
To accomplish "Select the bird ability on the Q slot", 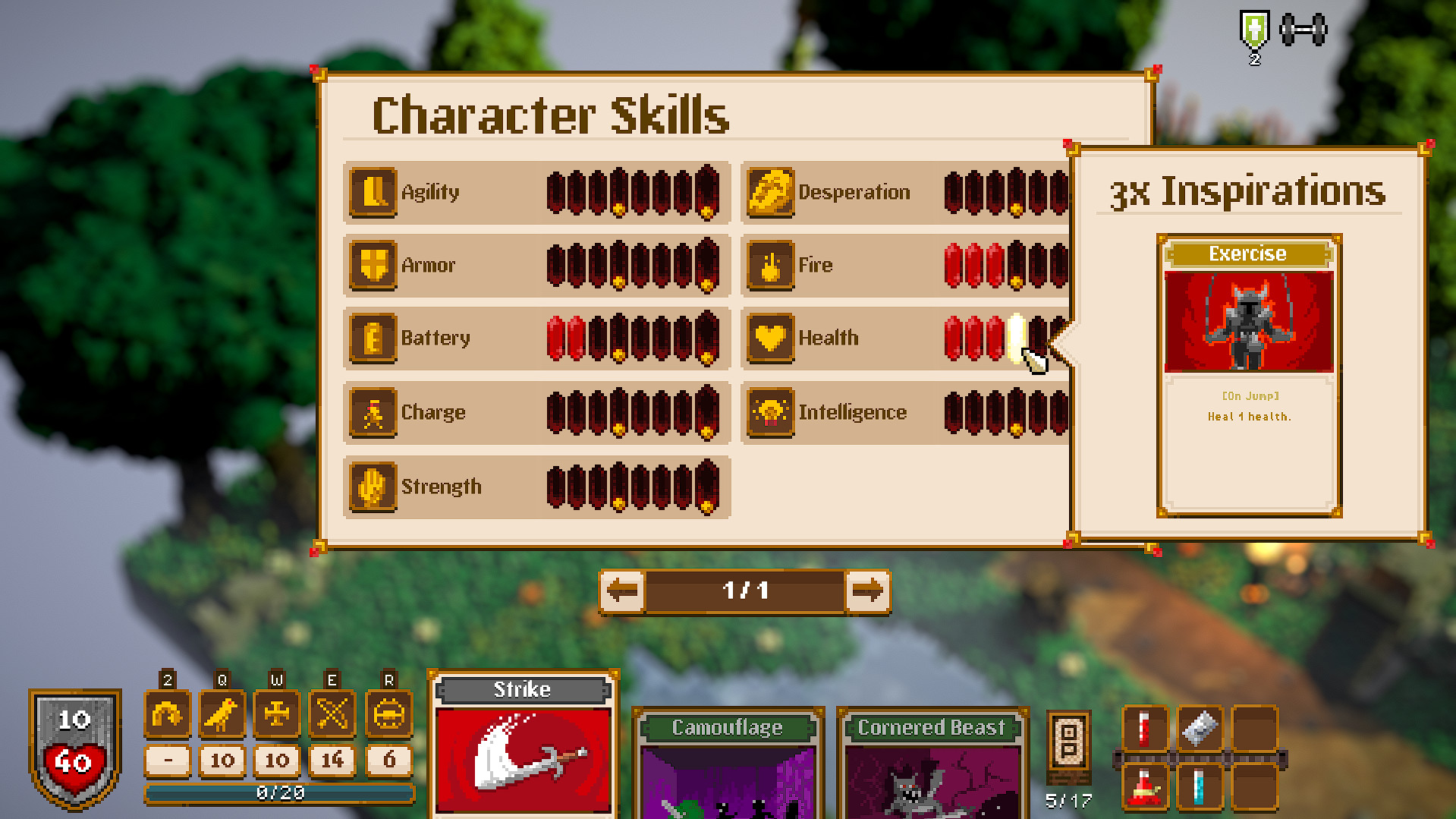I will [222, 712].
